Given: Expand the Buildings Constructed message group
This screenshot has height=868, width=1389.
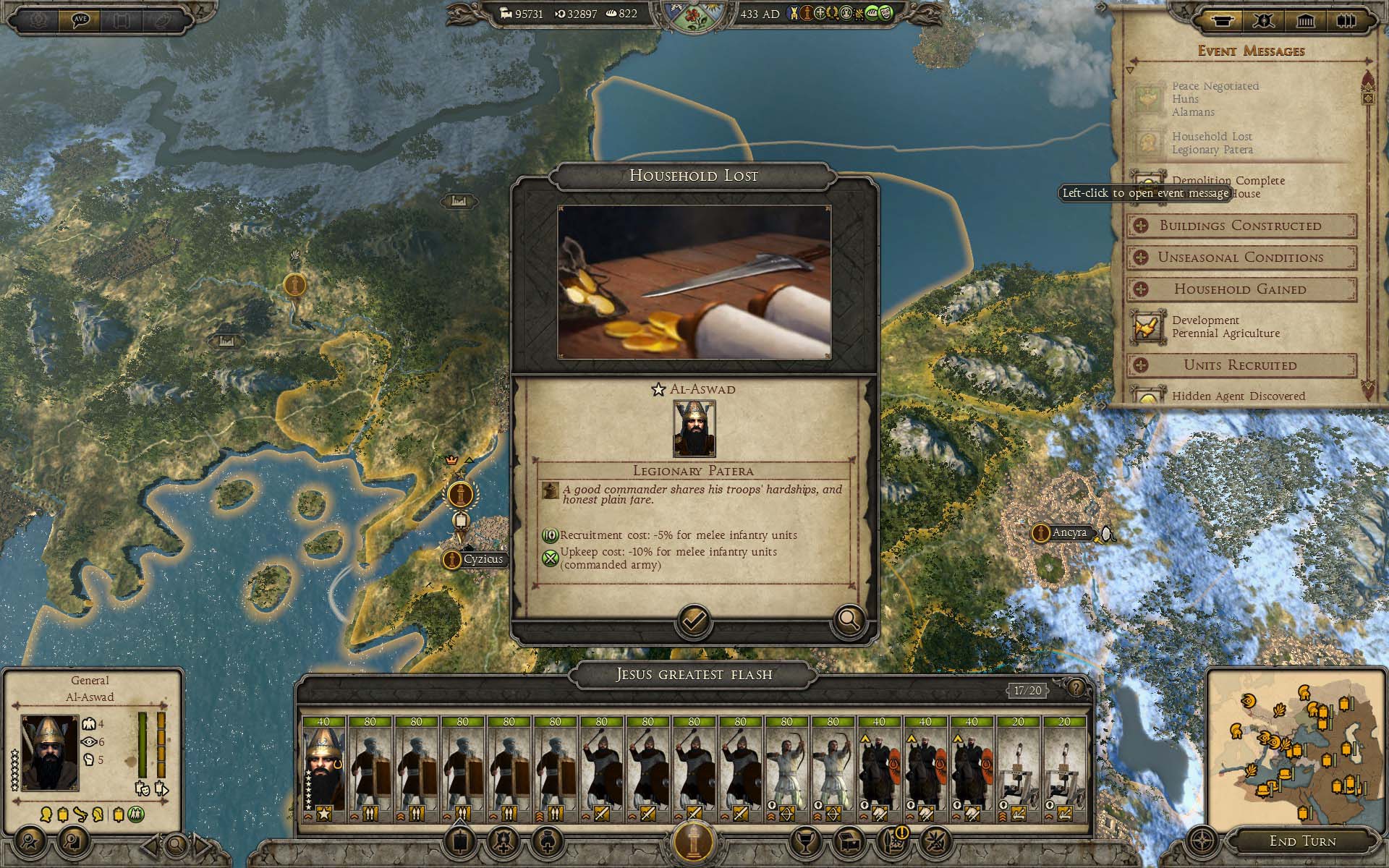Looking at the screenshot, I should pos(1241,226).
